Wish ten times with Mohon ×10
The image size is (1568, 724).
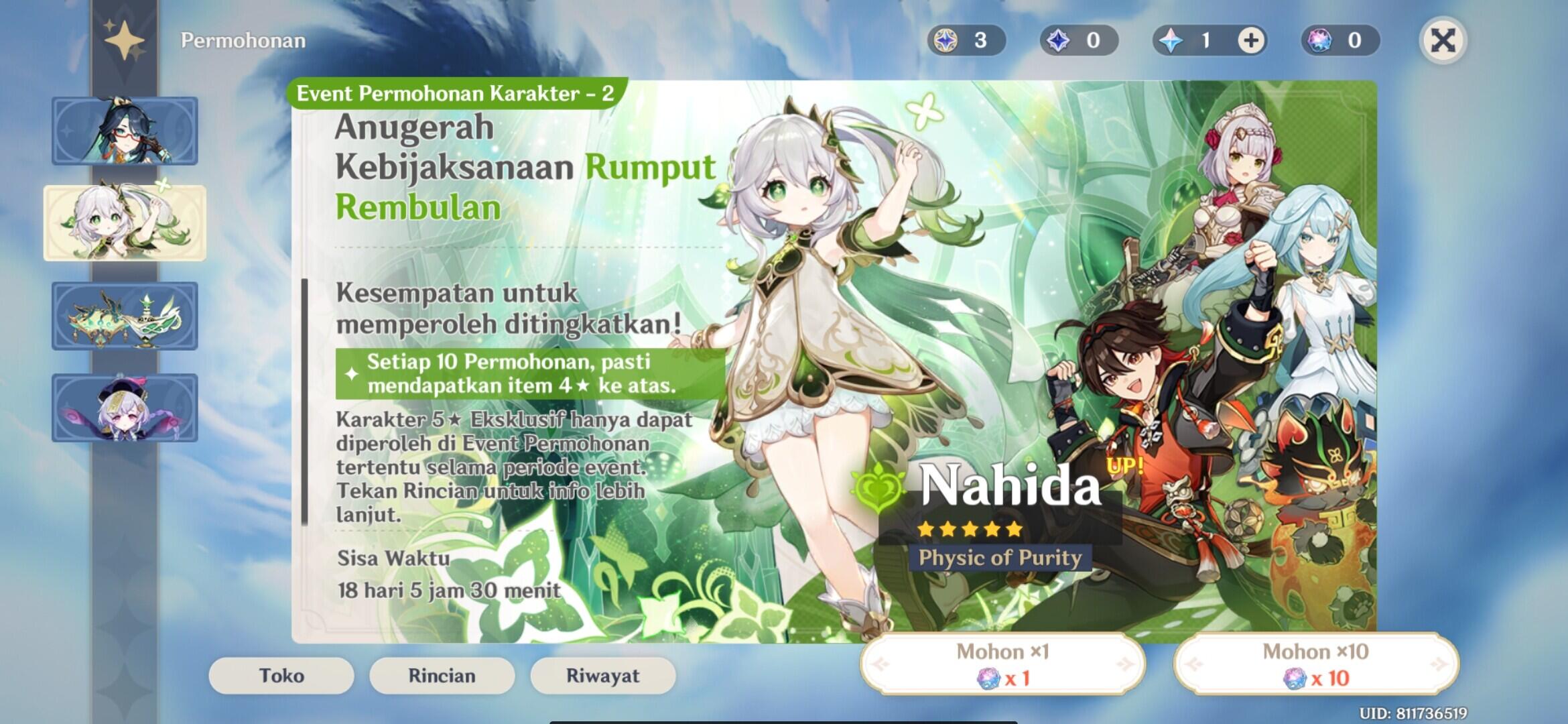1315,664
